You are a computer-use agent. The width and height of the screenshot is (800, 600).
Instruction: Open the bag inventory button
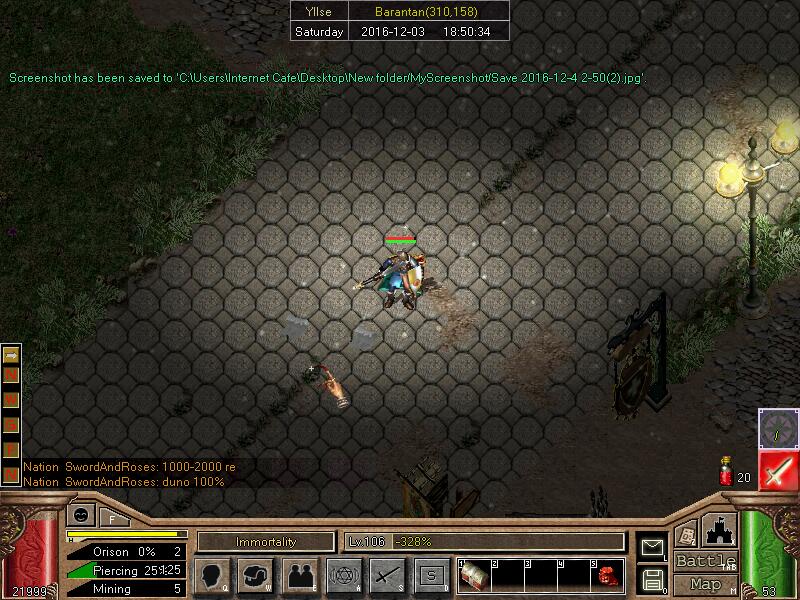click(255, 575)
